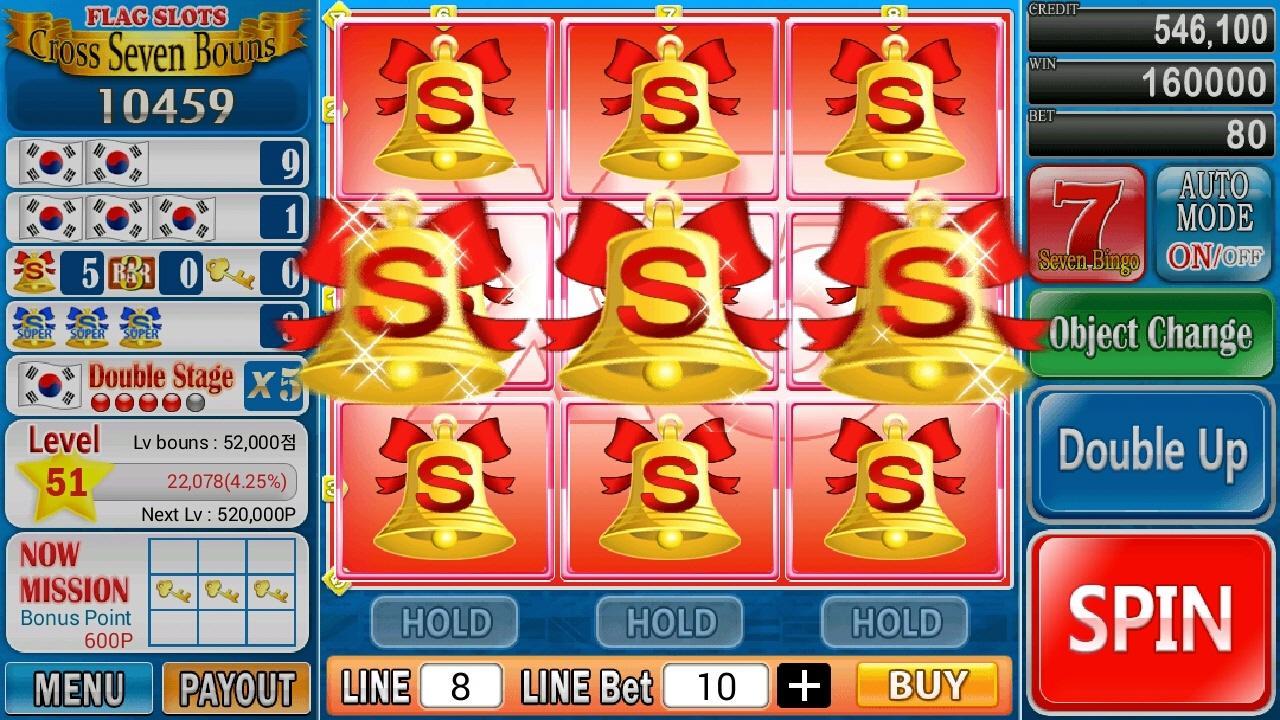Image resolution: width=1280 pixels, height=720 pixels.
Task: Open the MENU
Action: [x=79, y=689]
